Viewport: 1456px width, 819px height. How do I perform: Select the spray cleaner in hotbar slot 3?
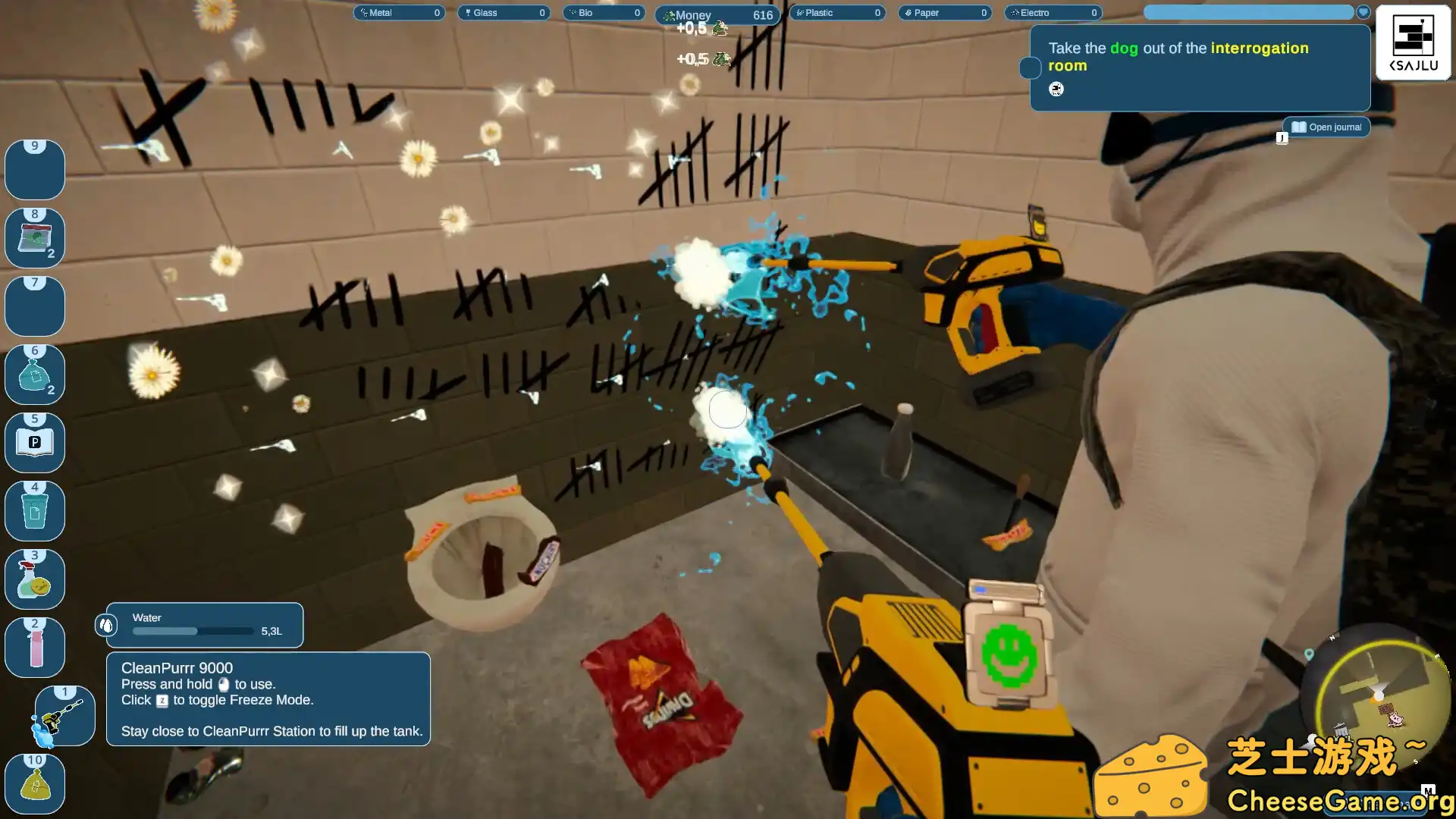pyautogui.click(x=35, y=579)
